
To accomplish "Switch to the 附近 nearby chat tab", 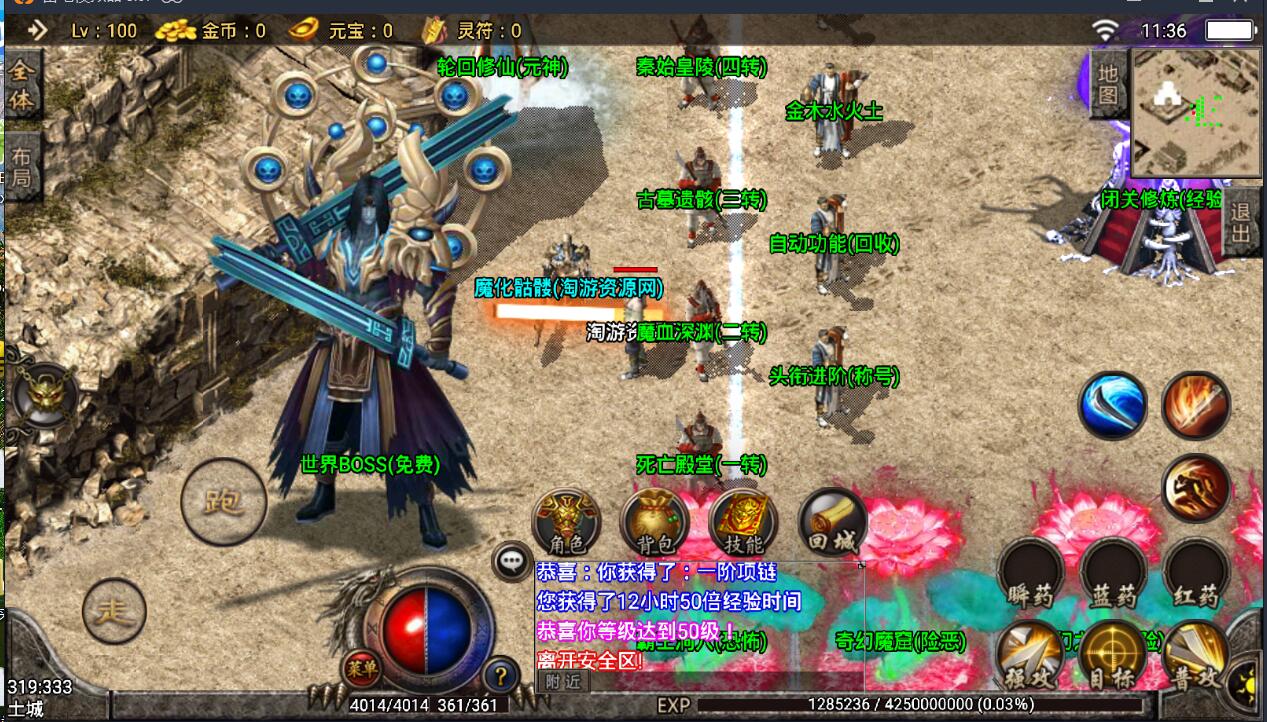I will tap(563, 681).
